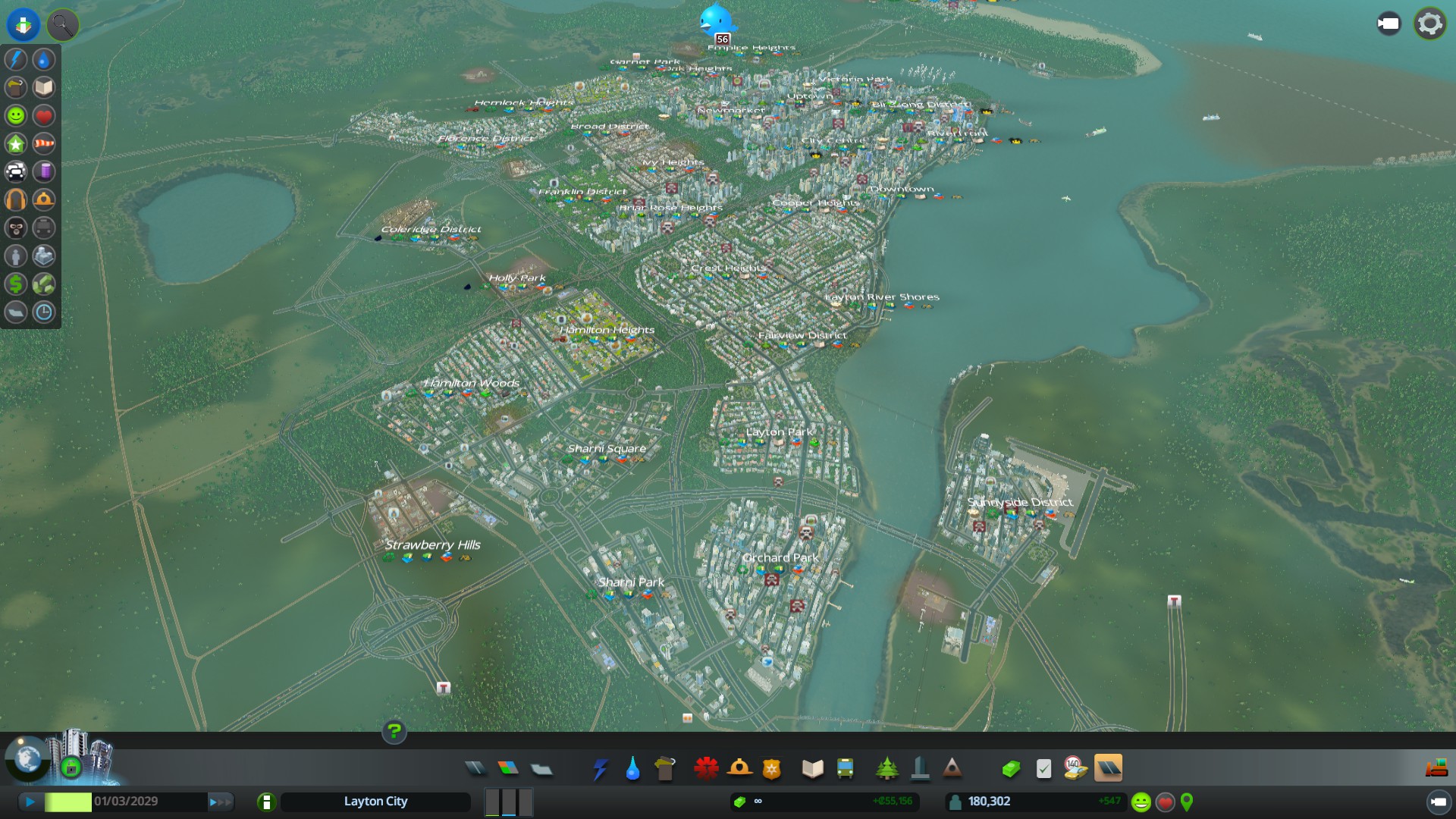The image size is (1456, 819).
Task: Open the Public Transport bus menu
Action: (x=845, y=769)
